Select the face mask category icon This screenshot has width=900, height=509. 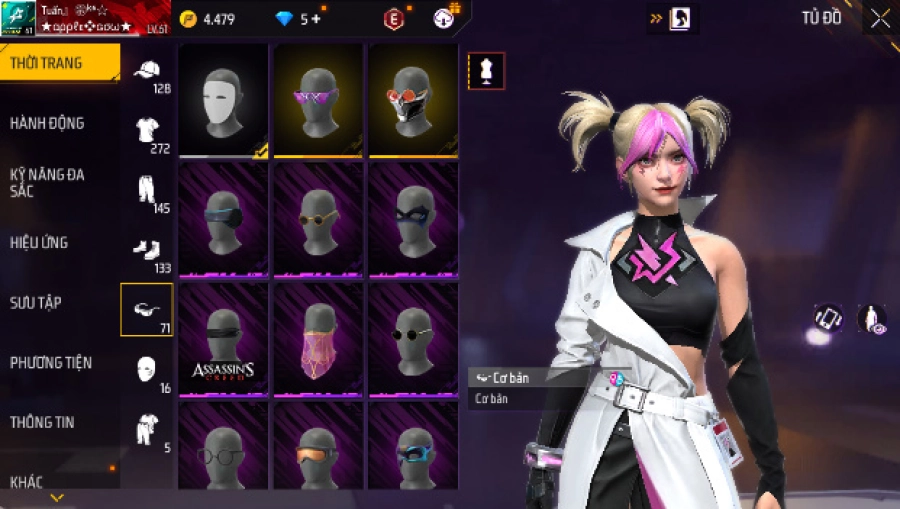coord(147,368)
